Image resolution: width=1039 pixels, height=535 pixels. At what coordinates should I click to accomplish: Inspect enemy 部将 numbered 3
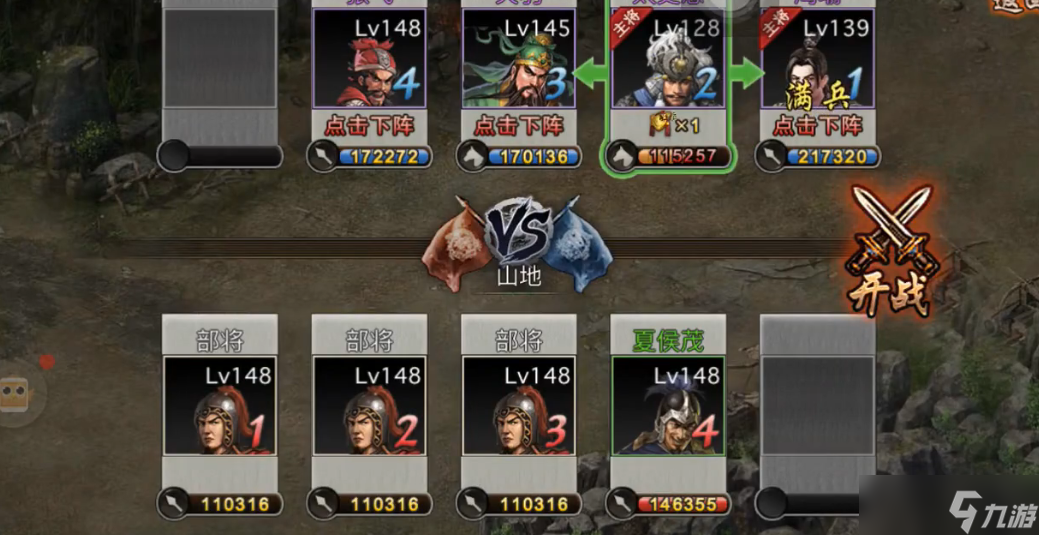pos(518,405)
